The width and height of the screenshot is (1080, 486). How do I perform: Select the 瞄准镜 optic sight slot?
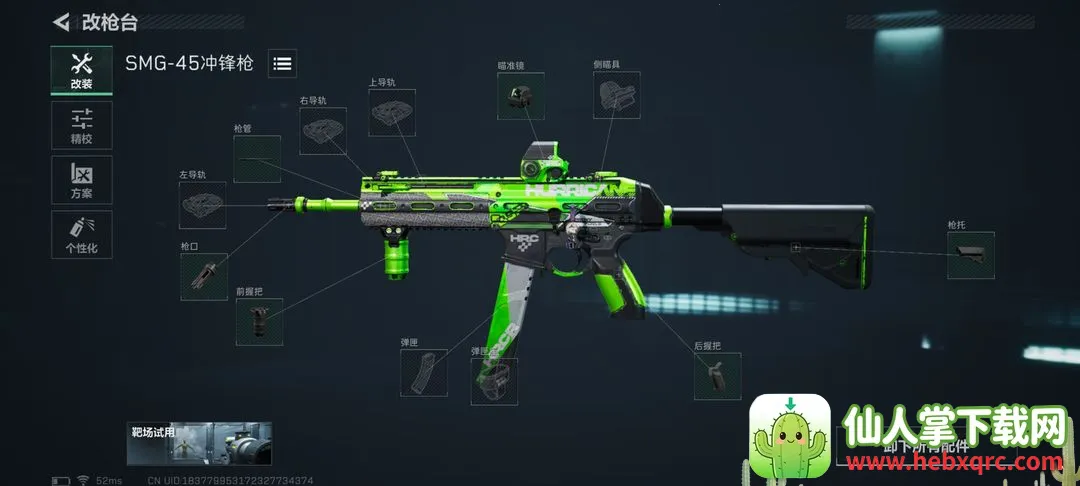click(x=520, y=97)
